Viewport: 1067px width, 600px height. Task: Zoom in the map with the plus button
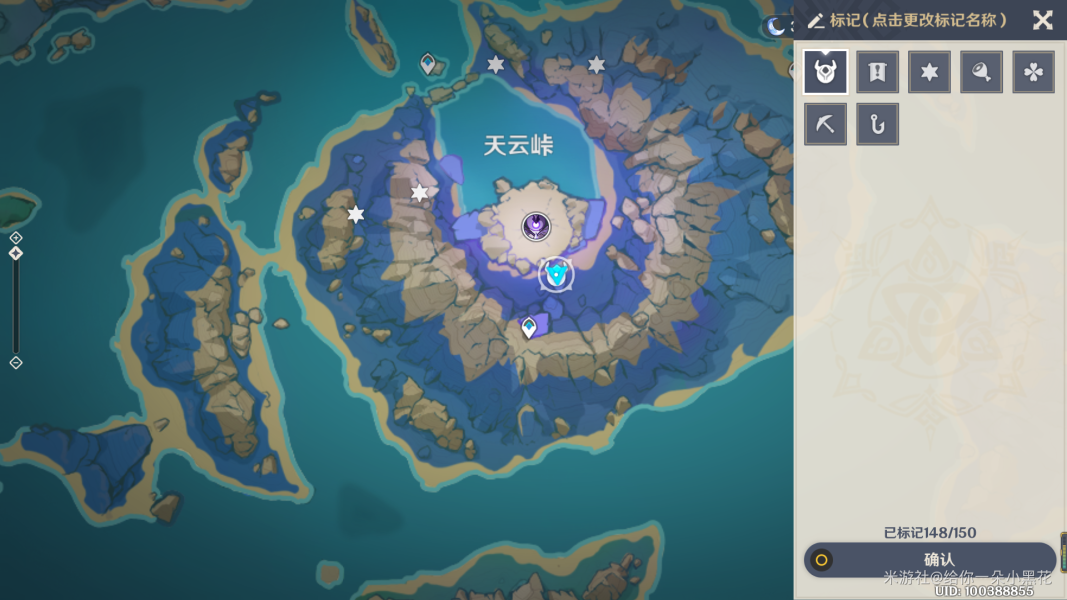click(x=16, y=238)
